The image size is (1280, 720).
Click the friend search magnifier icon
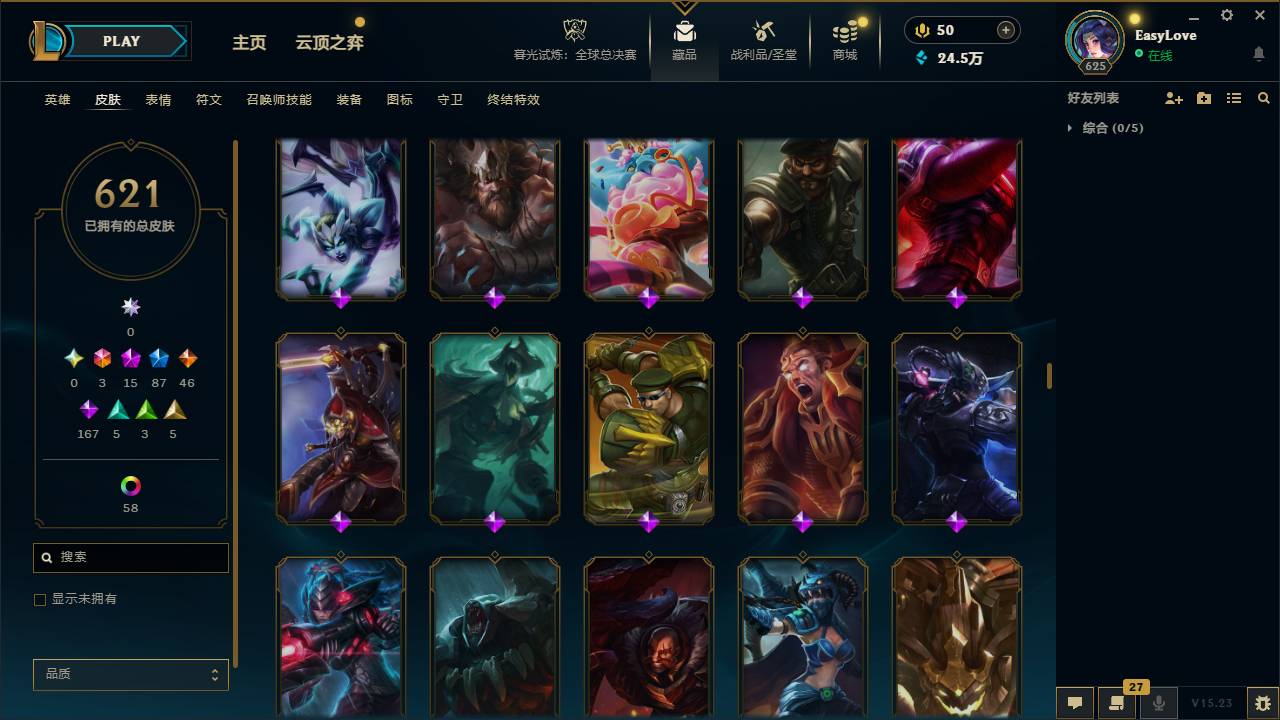pyautogui.click(x=1264, y=97)
